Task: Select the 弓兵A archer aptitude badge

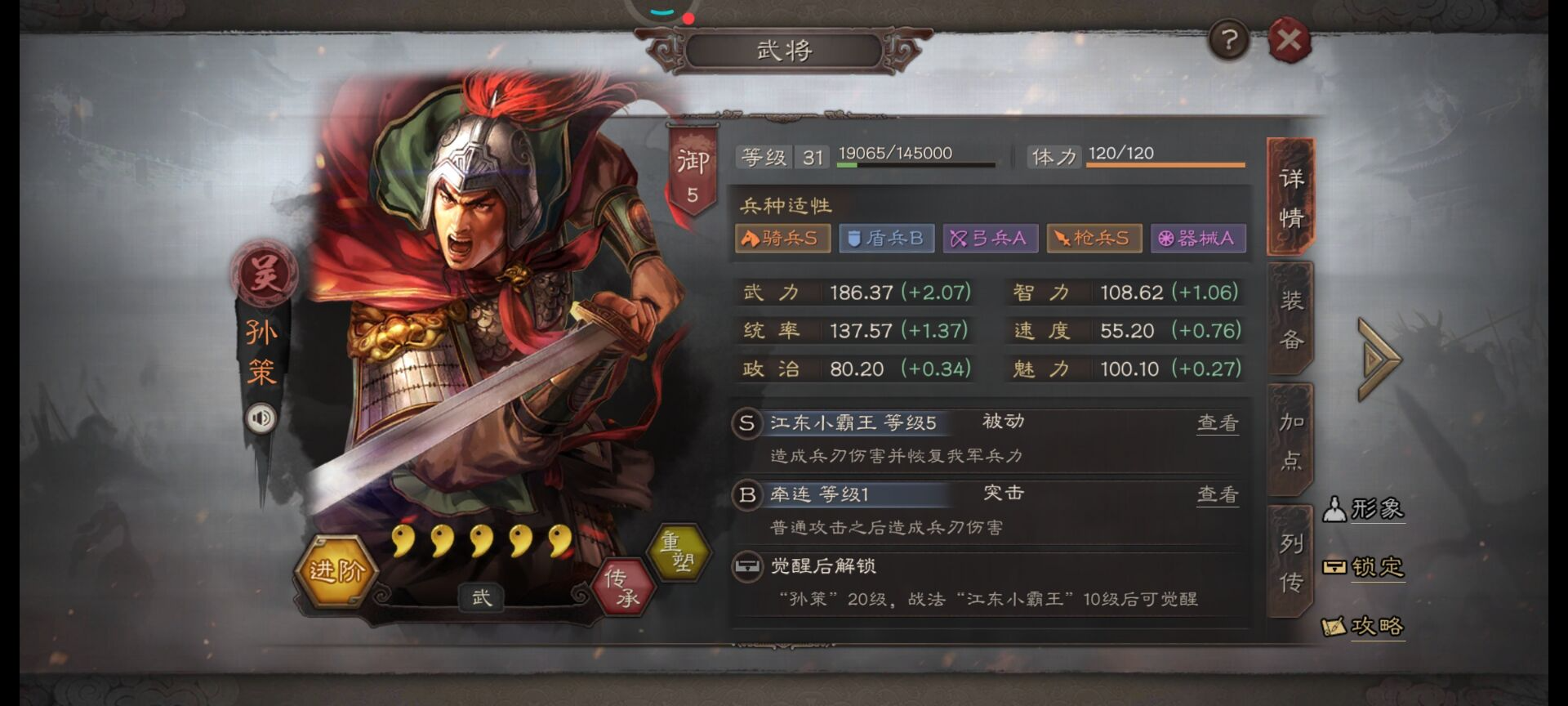Action: (x=990, y=238)
